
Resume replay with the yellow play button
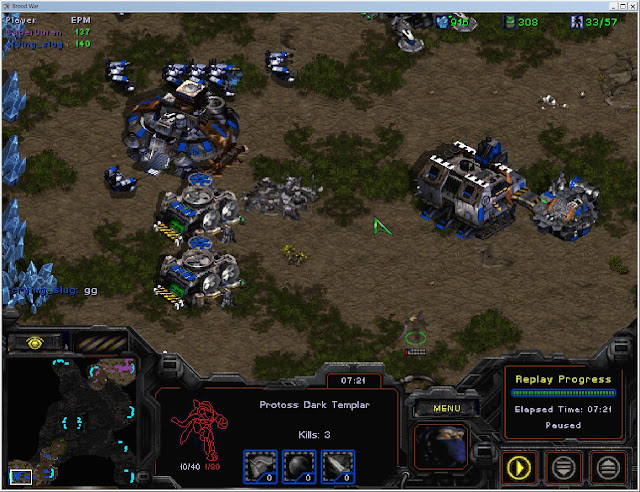coord(520,466)
